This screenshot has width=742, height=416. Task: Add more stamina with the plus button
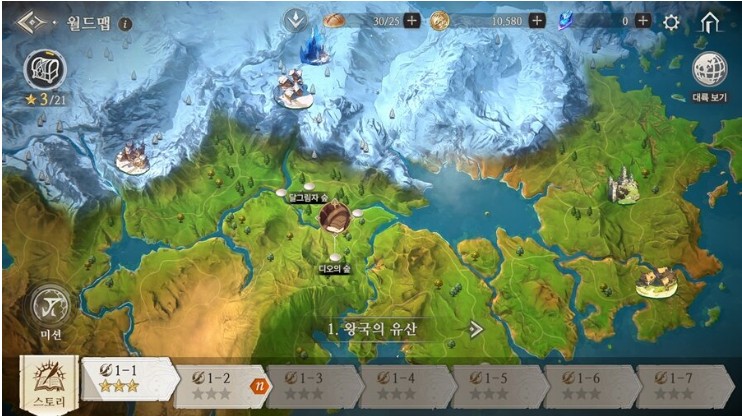tap(412, 21)
